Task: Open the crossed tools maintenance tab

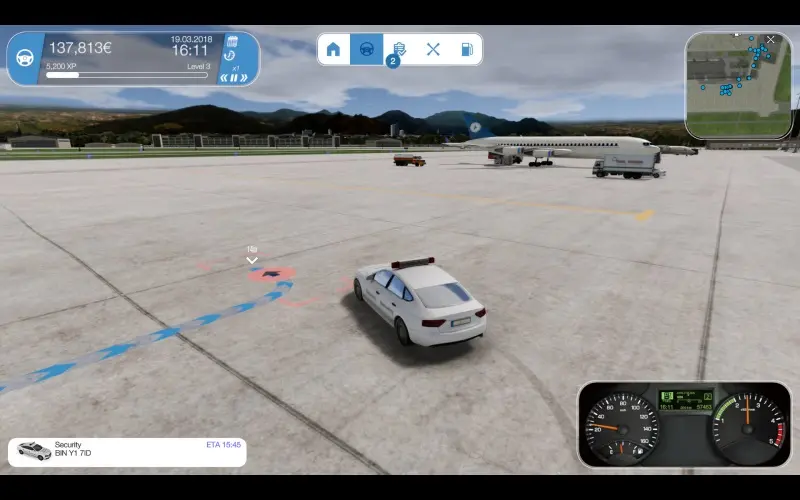Action: tap(433, 49)
